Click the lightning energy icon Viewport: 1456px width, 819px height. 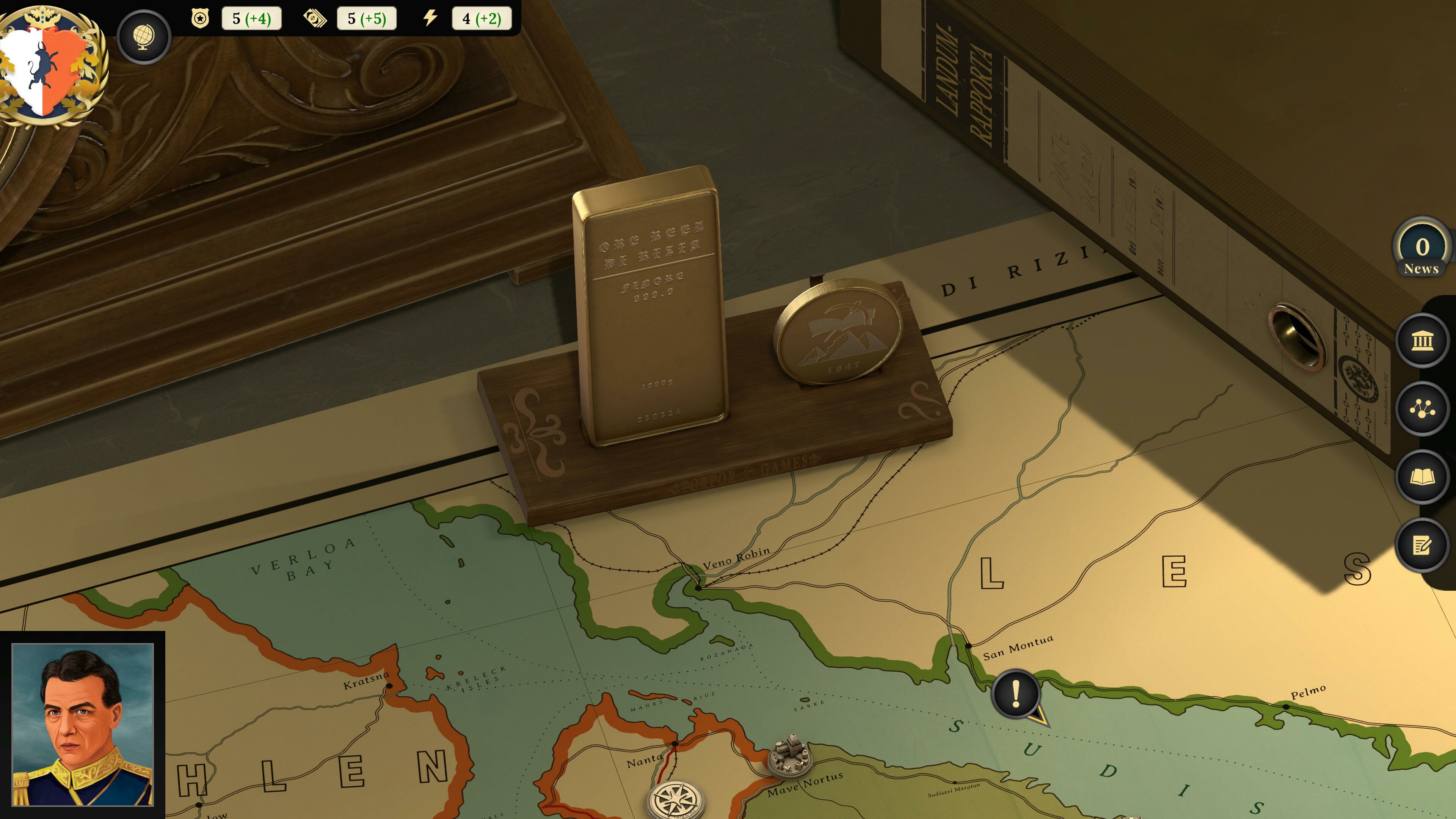(430, 19)
